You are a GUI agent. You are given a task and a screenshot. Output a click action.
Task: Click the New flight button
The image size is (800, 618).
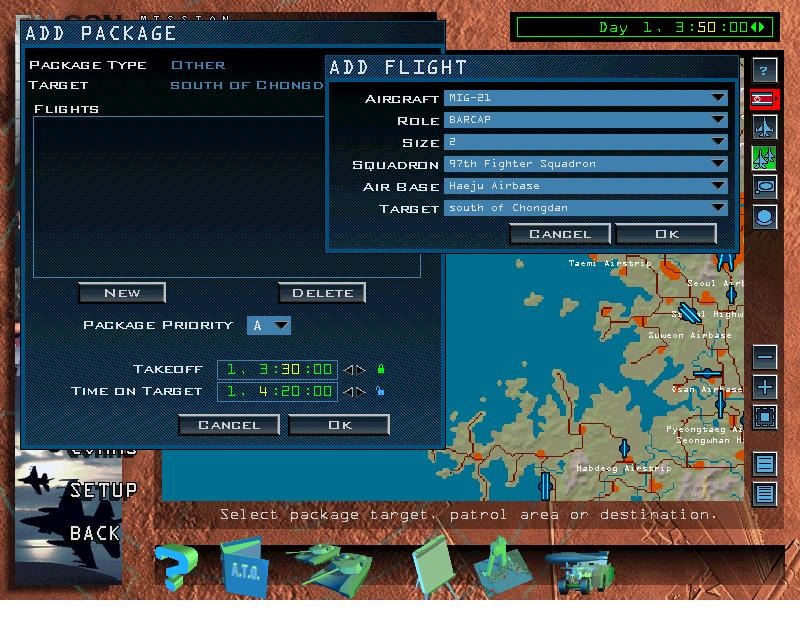click(122, 293)
